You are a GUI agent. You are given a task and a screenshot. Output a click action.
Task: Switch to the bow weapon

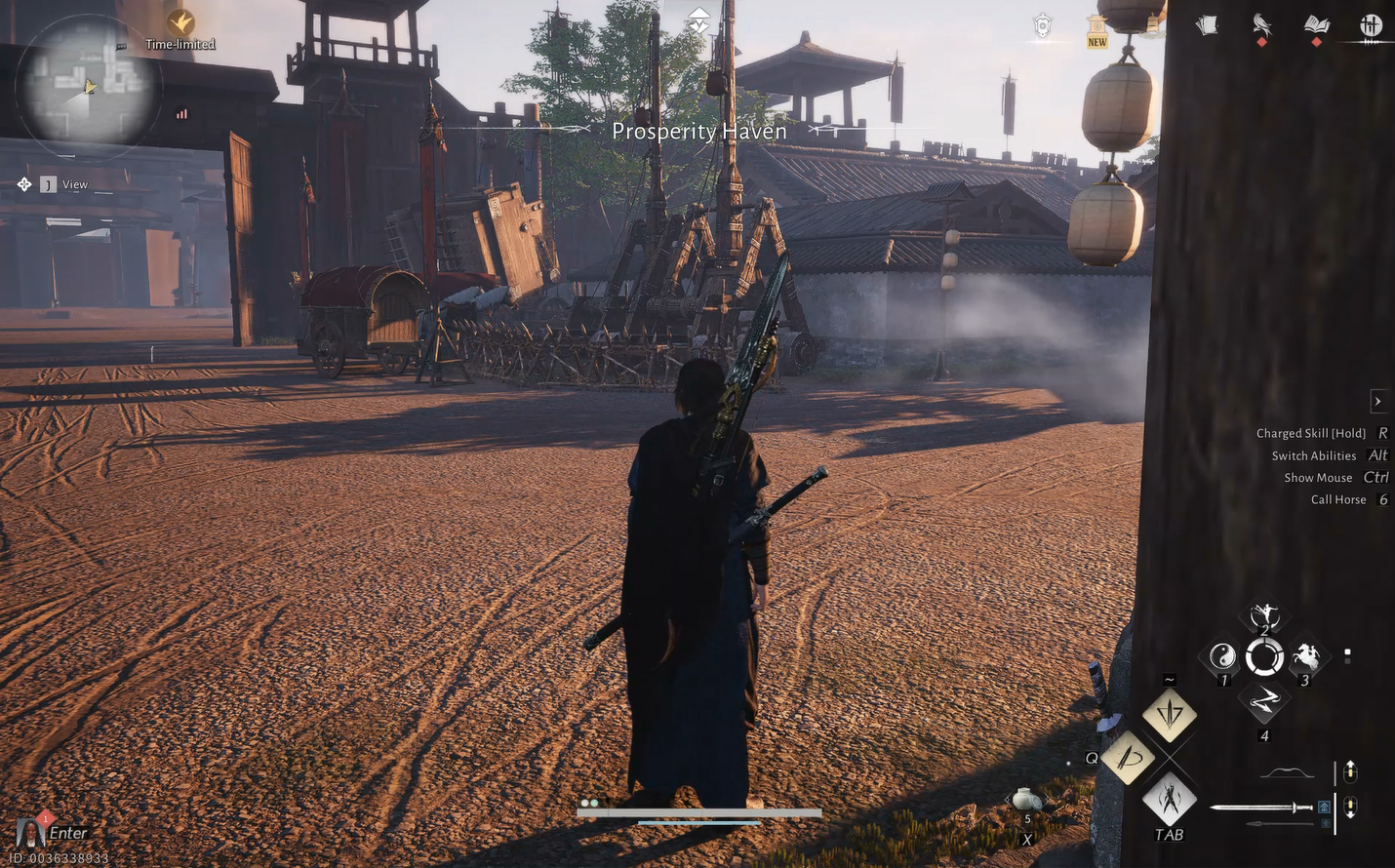pos(1286,770)
